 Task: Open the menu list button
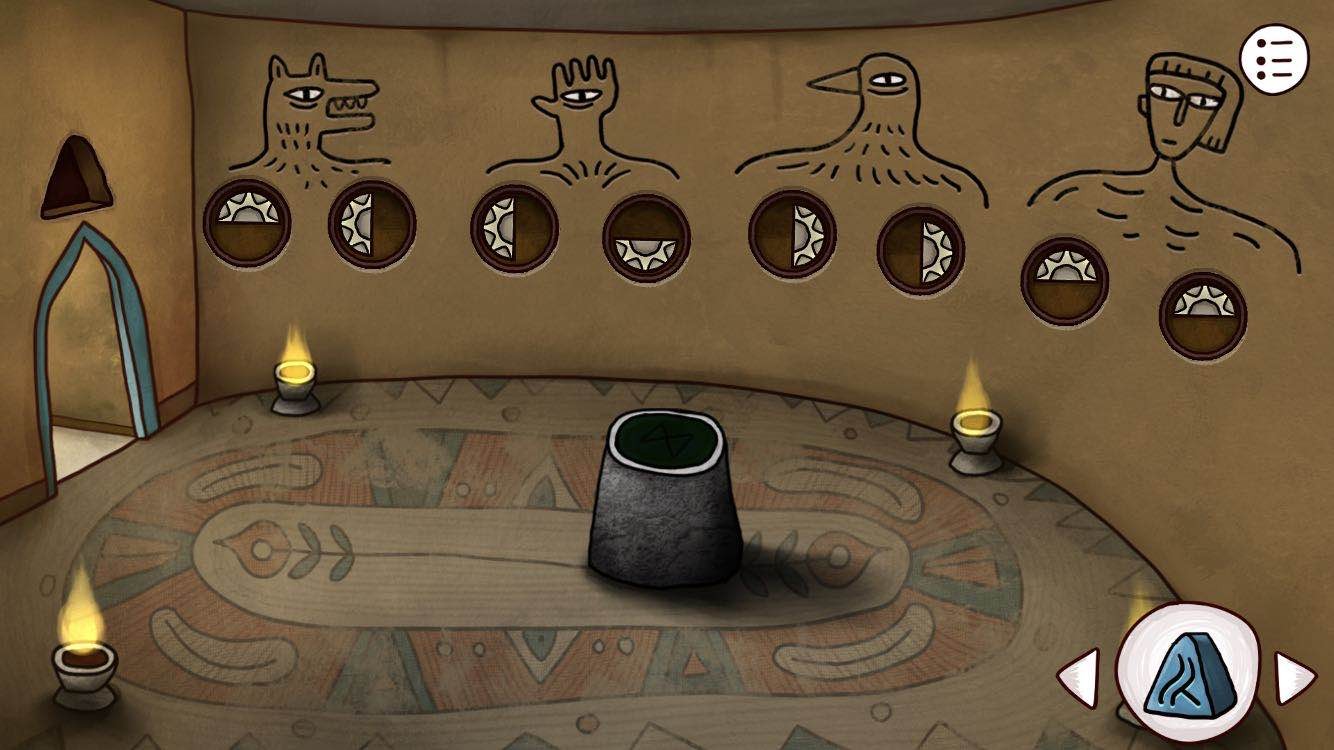click(1273, 59)
